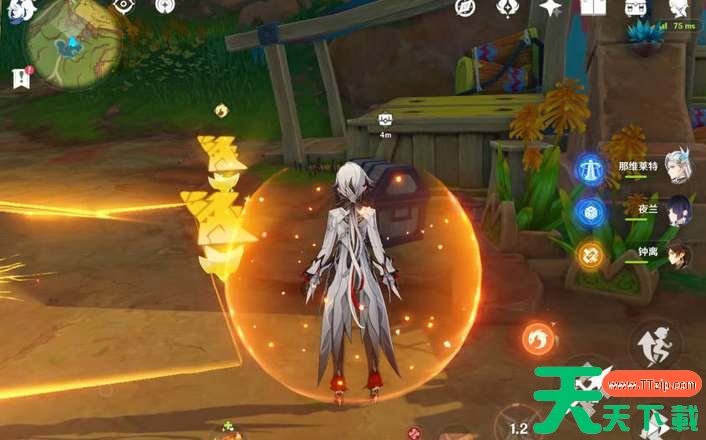Tap the Paimon menu icon
The width and height of the screenshot is (706, 440).
point(22,9)
